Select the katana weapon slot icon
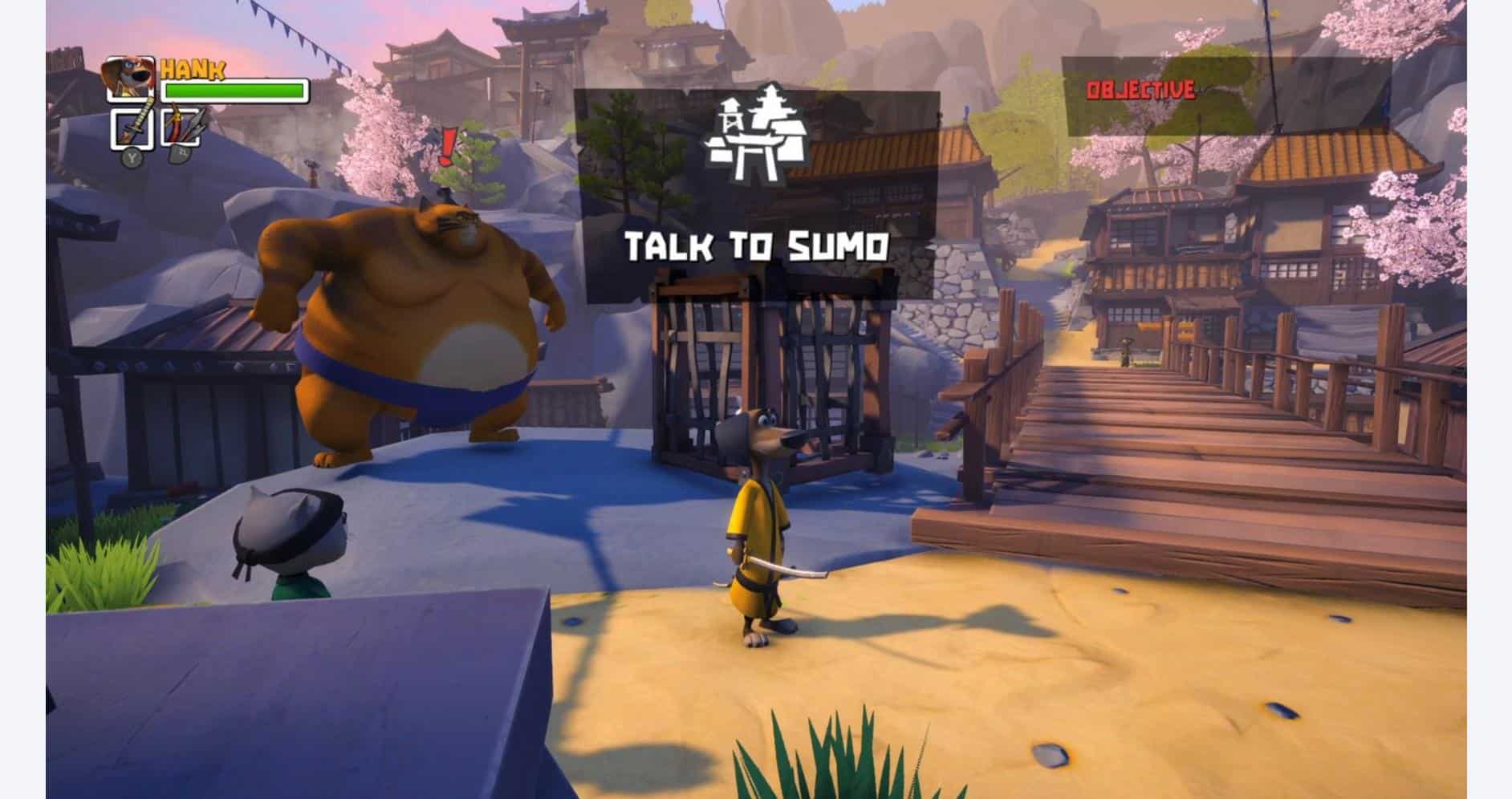The width and height of the screenshot is (1512, 799). click(134, 128)
